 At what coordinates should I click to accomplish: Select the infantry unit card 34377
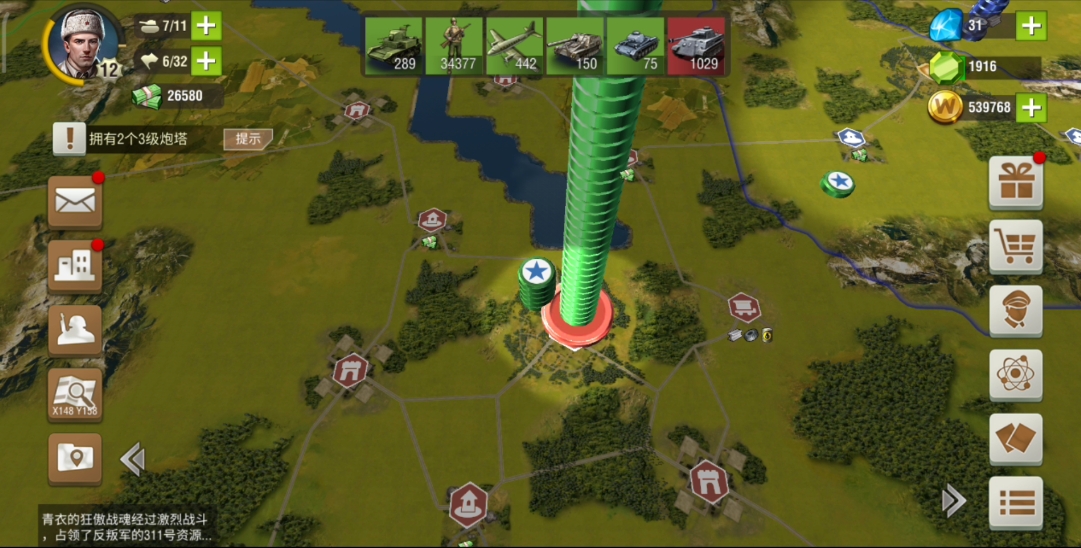coord(453,46)
